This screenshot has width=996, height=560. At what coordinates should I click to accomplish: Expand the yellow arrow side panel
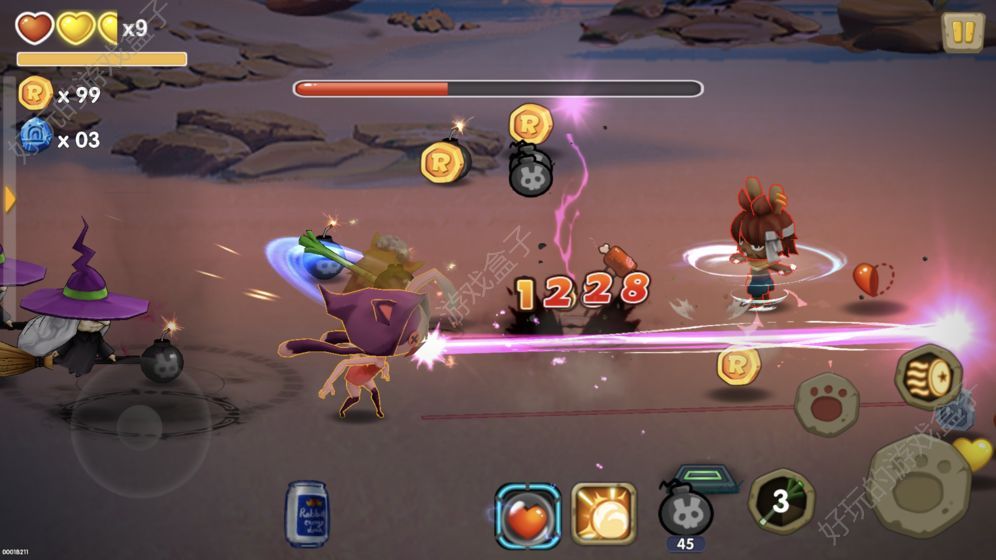[x=9, y=199]
